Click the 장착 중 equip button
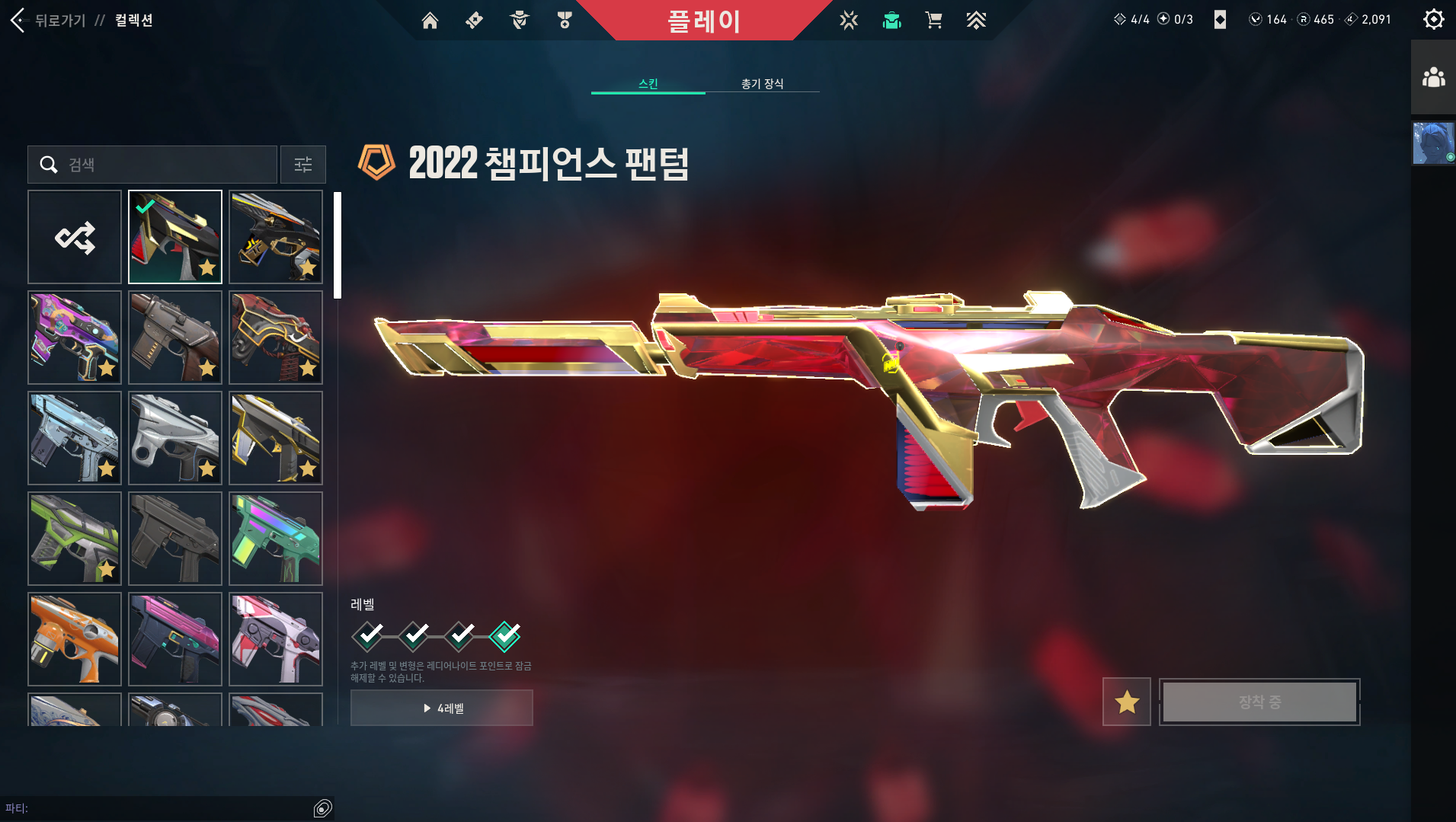Screen dimensions: 1456x822 pyautogui.click(x=1258, y=702)
